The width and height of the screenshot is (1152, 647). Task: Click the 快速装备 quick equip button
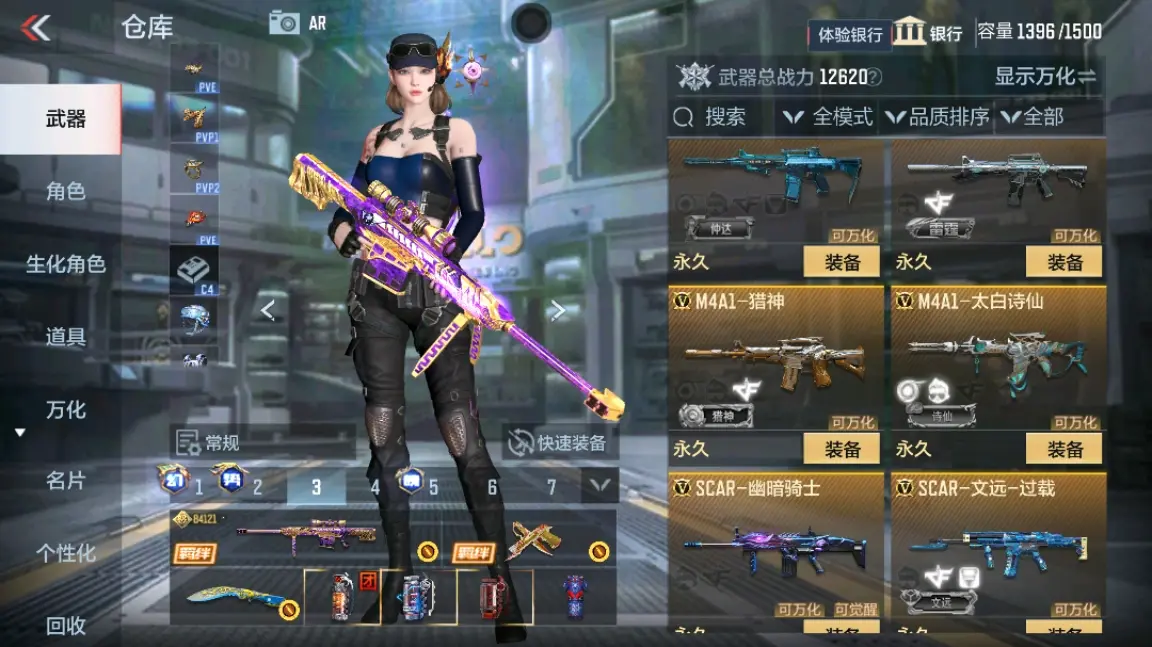tap(559, 443)
